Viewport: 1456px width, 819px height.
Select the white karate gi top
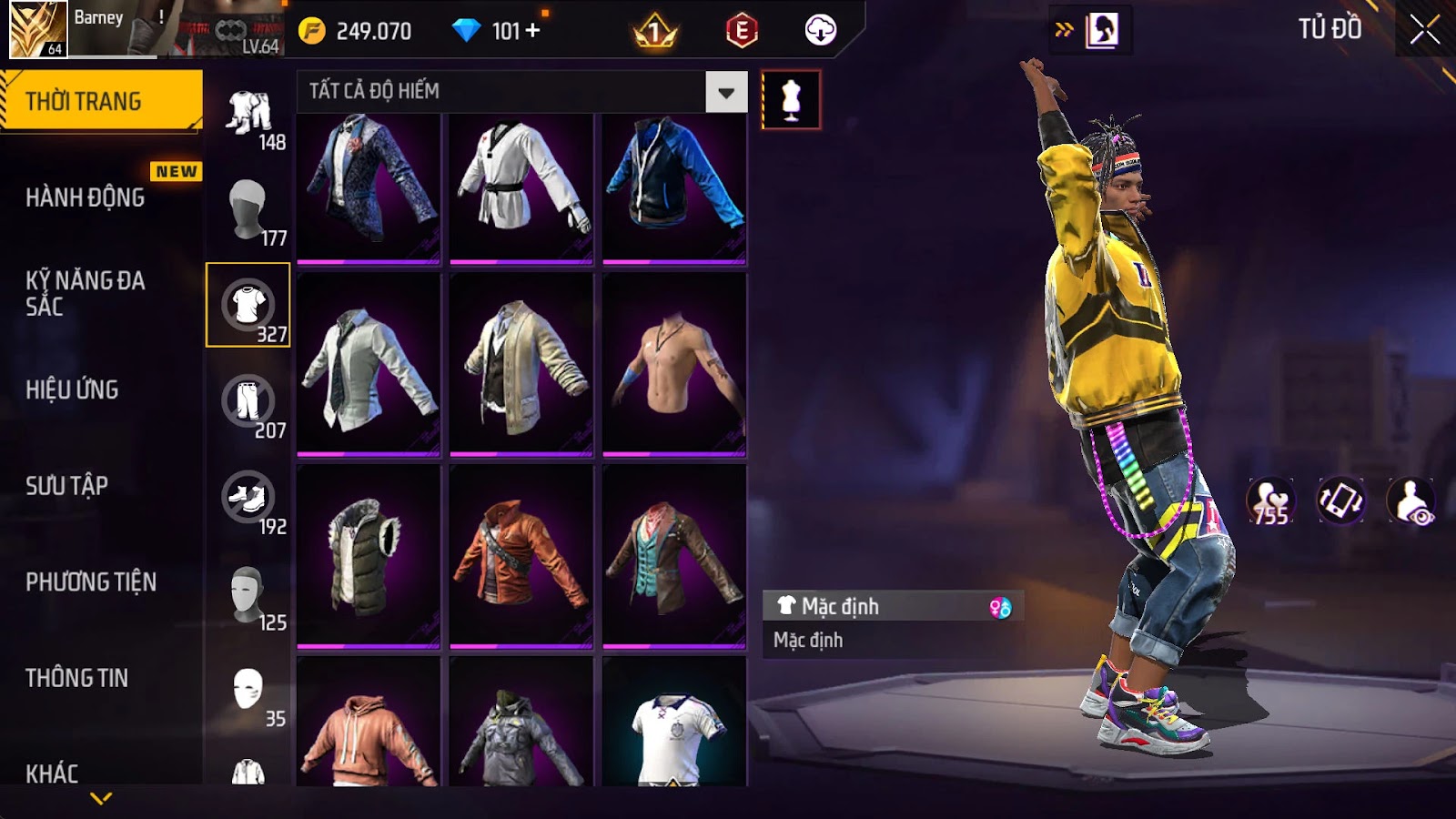521,188
